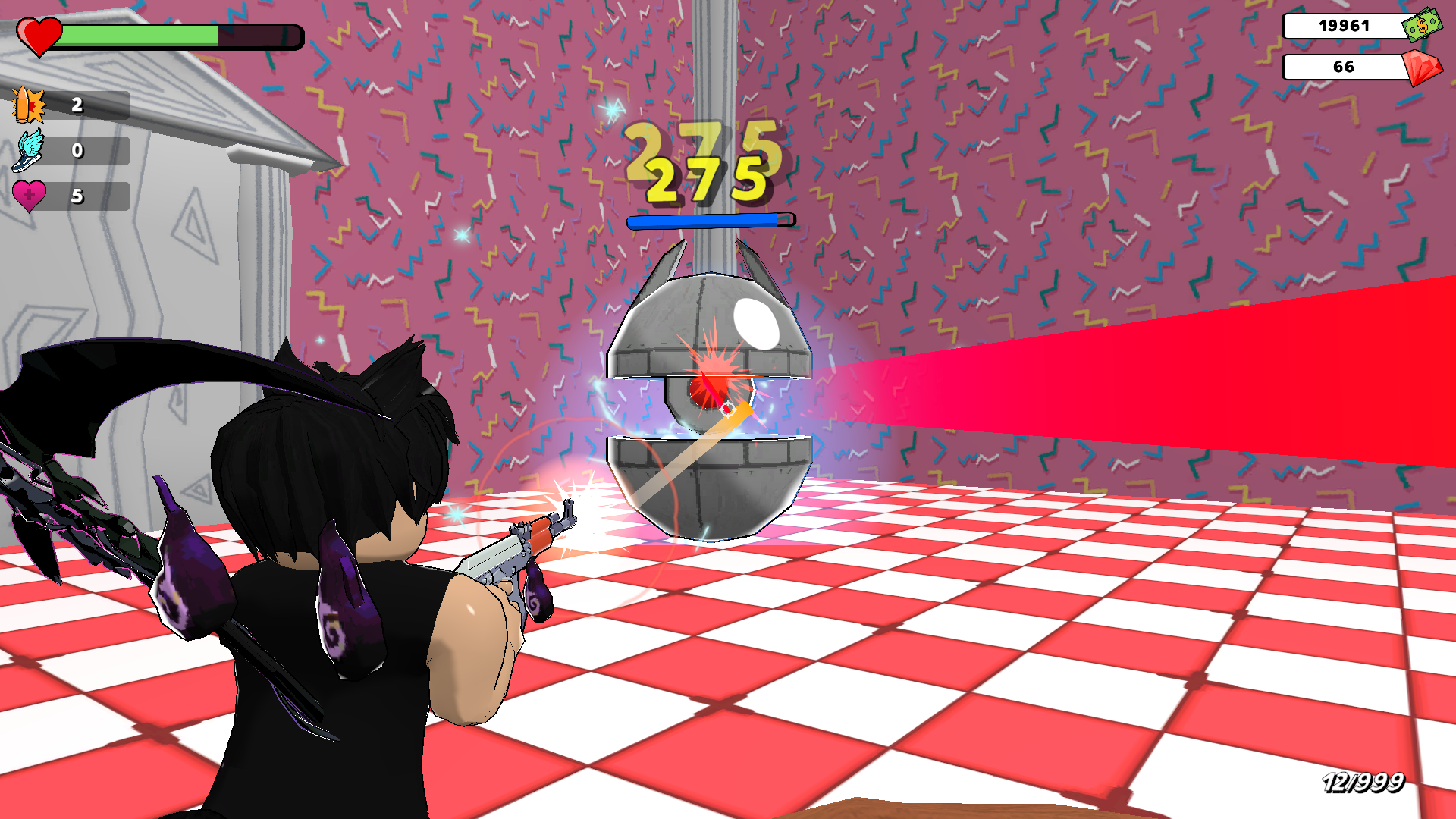This screenshot has height=819, width=1456.
Task: Click the speed stat counter showing 0
Action: click(76, 151)
